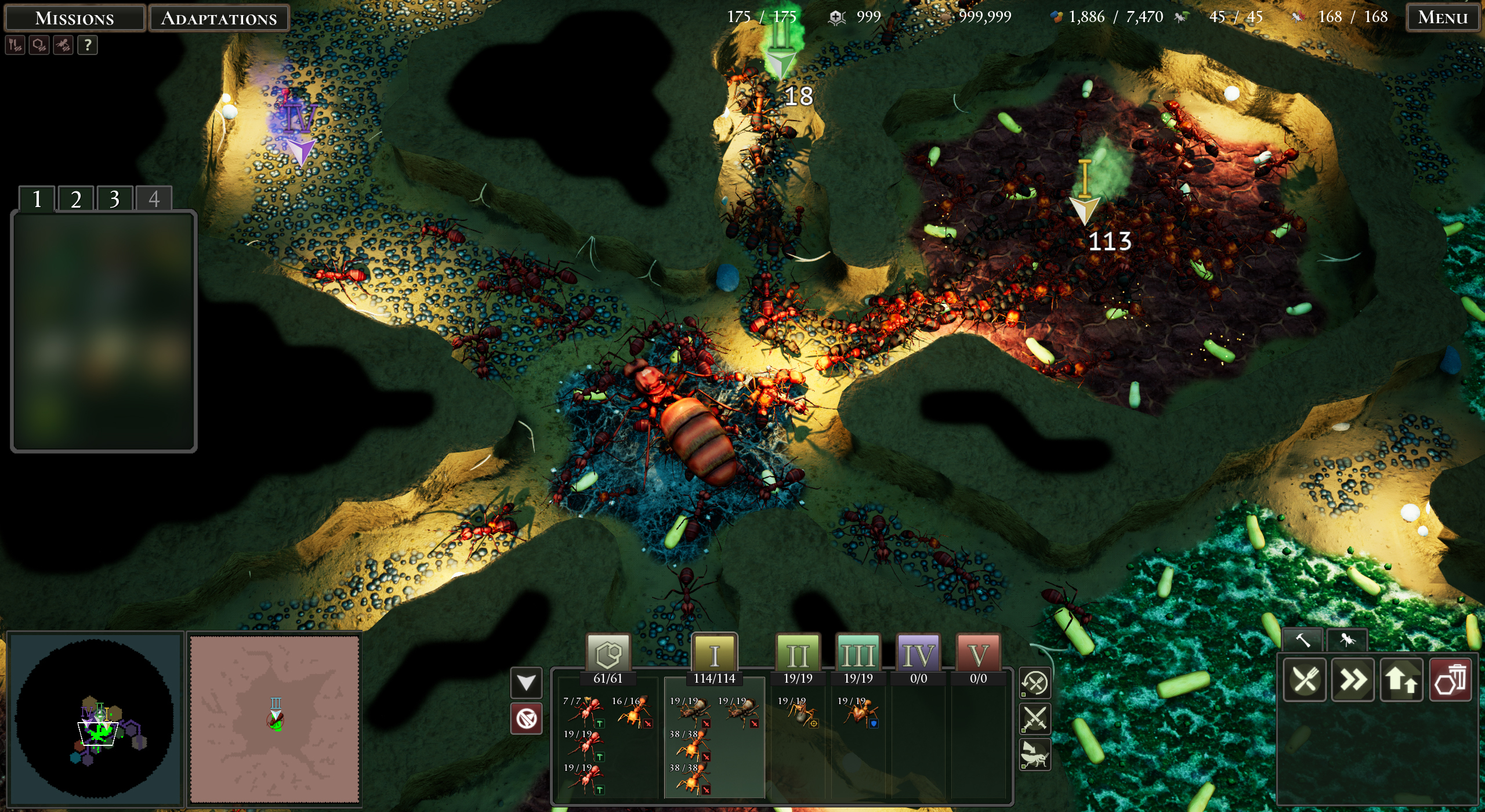This screenshot has width=1485, height=812.
Task: Open the Adaptations panel
Action: 219,18
